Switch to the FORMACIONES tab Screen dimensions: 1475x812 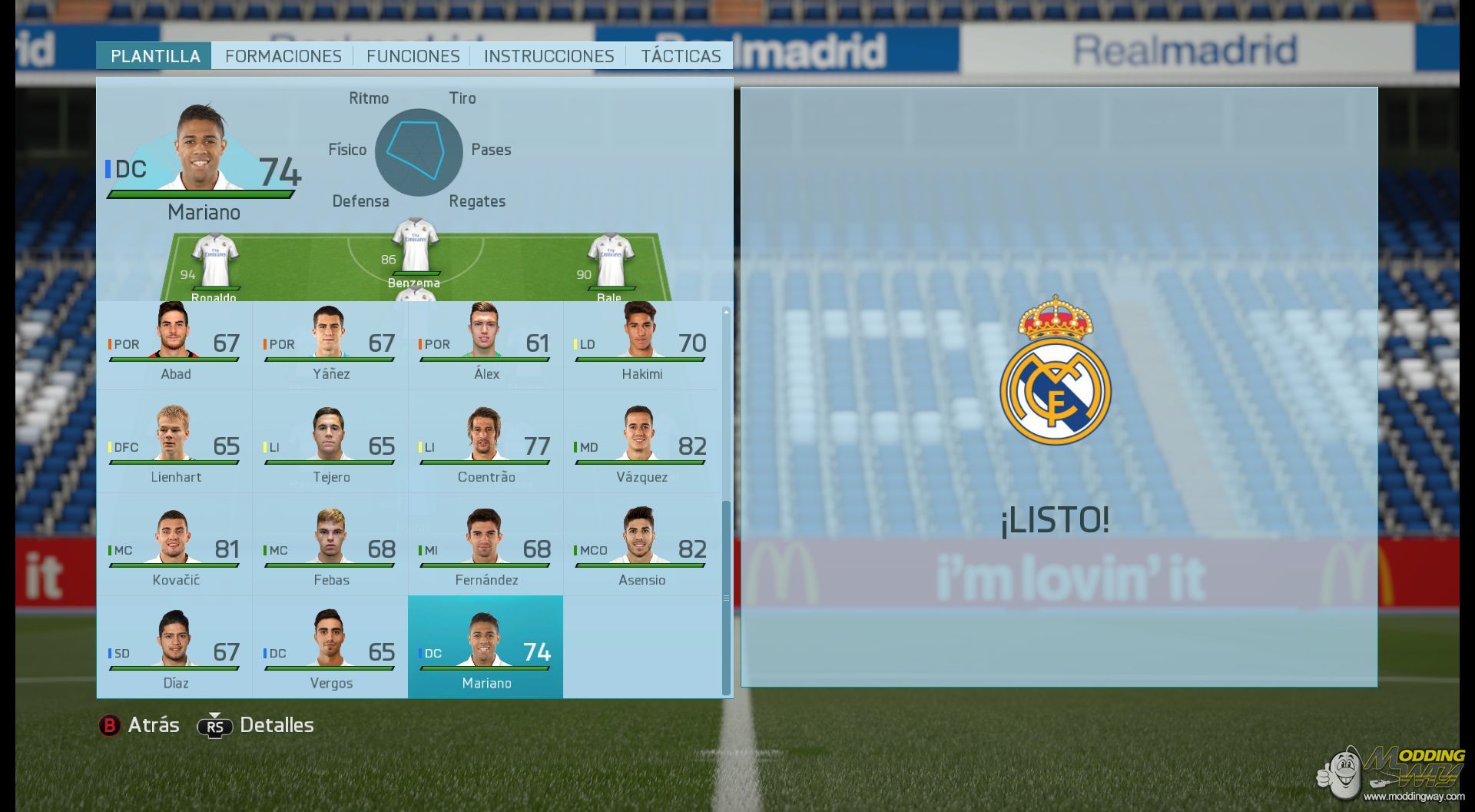[x=283, y=56]
